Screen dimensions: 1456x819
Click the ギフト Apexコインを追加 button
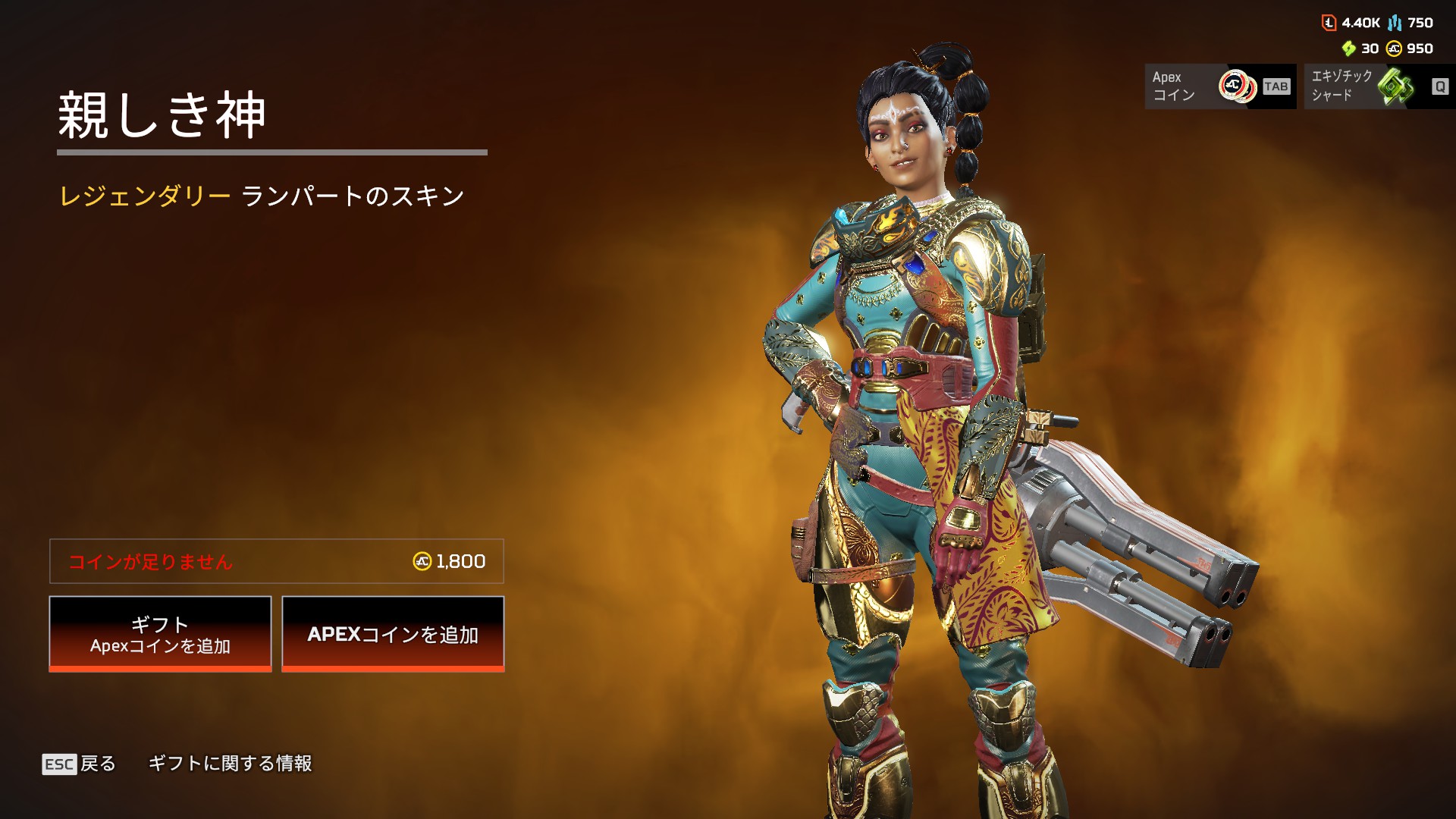(x=160, y=634)
